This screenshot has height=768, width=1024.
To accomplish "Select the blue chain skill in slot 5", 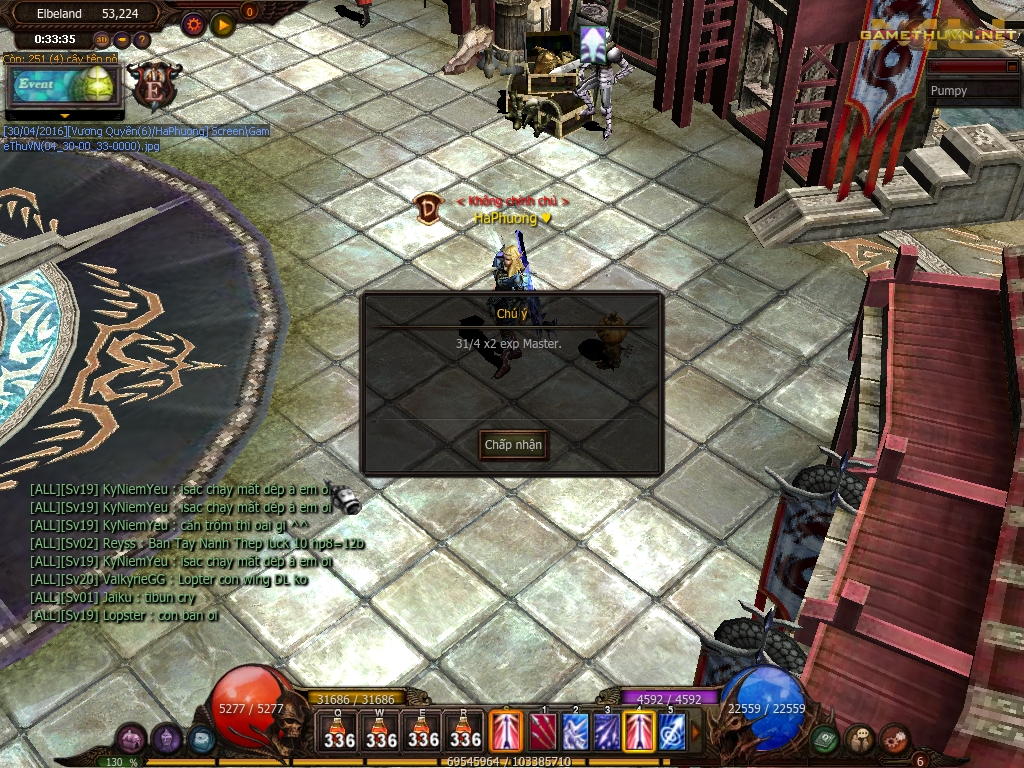I will [671, 731].
